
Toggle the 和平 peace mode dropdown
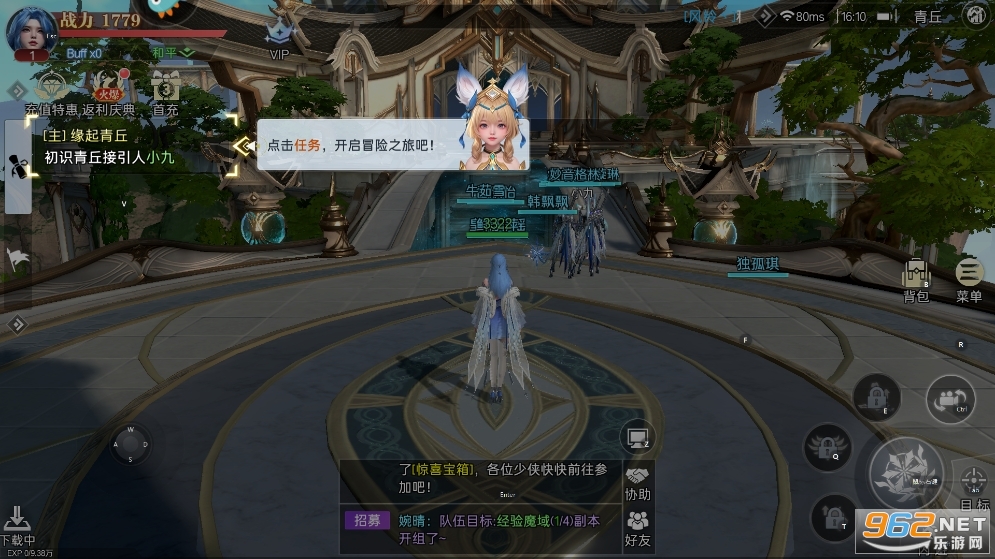171,52
